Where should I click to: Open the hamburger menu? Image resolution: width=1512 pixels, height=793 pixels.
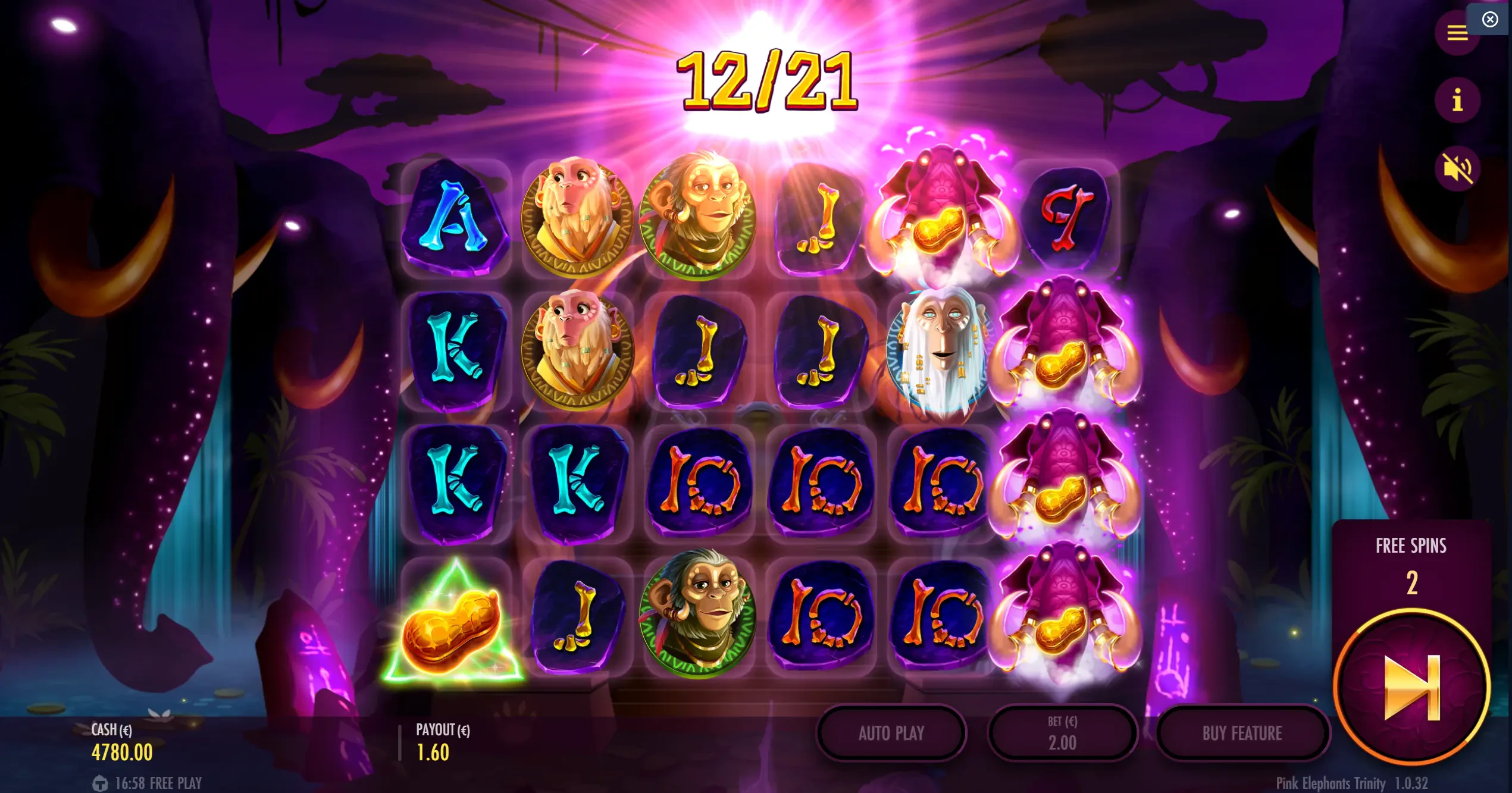[1457, 33]
